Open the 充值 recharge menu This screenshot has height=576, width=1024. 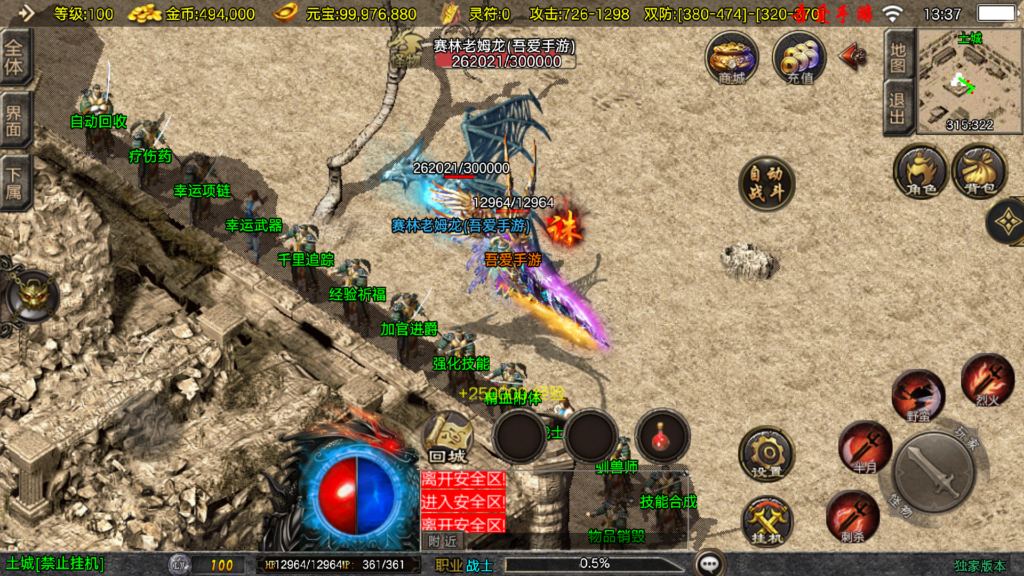pyautogui.click(x=799, y=58)
